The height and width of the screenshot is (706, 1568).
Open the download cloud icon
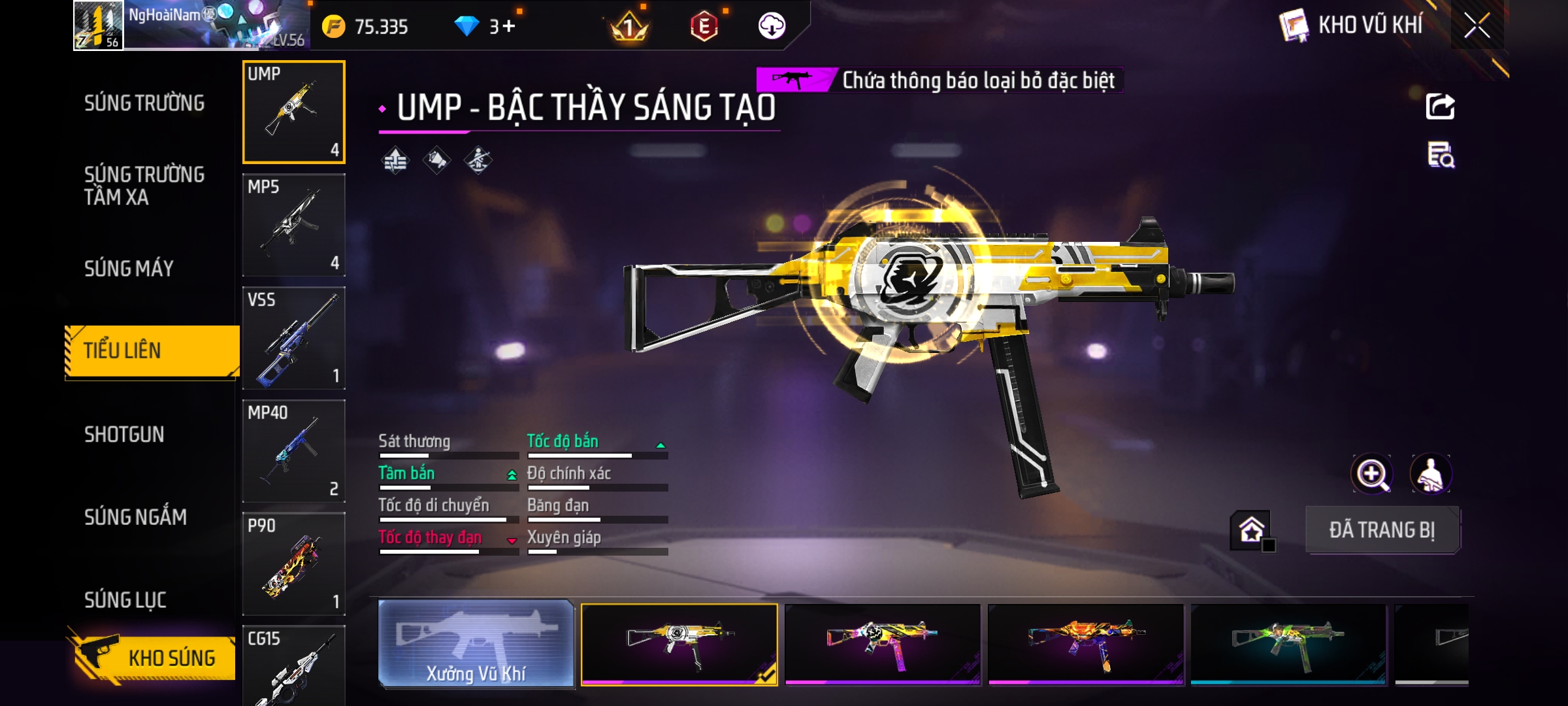pos(772,26)
